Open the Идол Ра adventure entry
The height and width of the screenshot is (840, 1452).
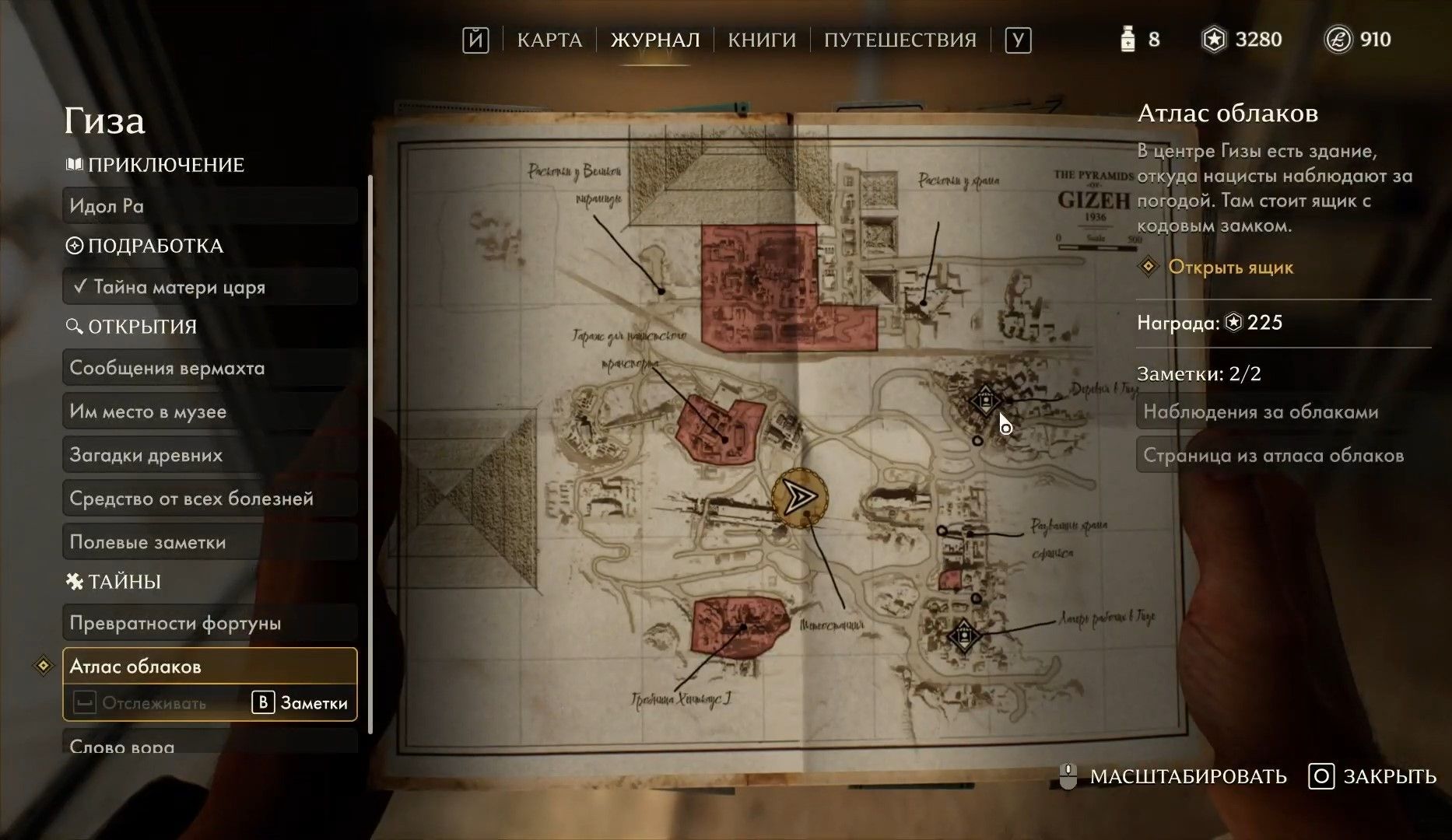point(209,206)
